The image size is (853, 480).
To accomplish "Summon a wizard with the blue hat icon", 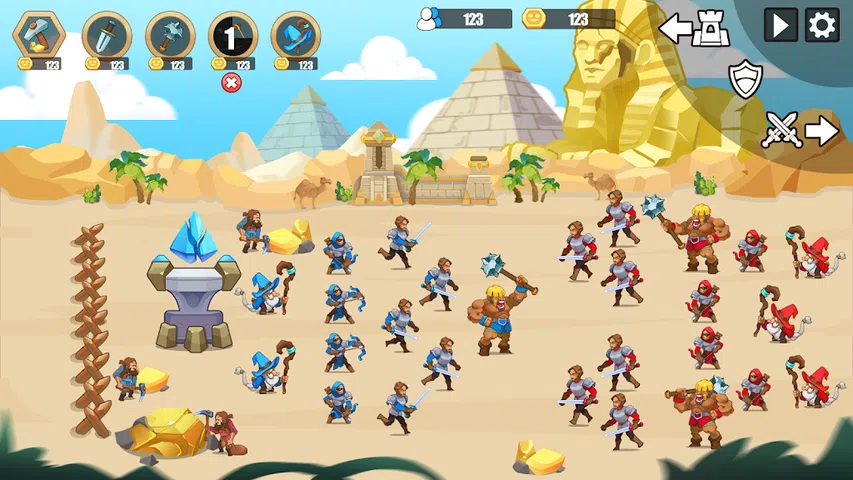I will (x=295, y=37).
